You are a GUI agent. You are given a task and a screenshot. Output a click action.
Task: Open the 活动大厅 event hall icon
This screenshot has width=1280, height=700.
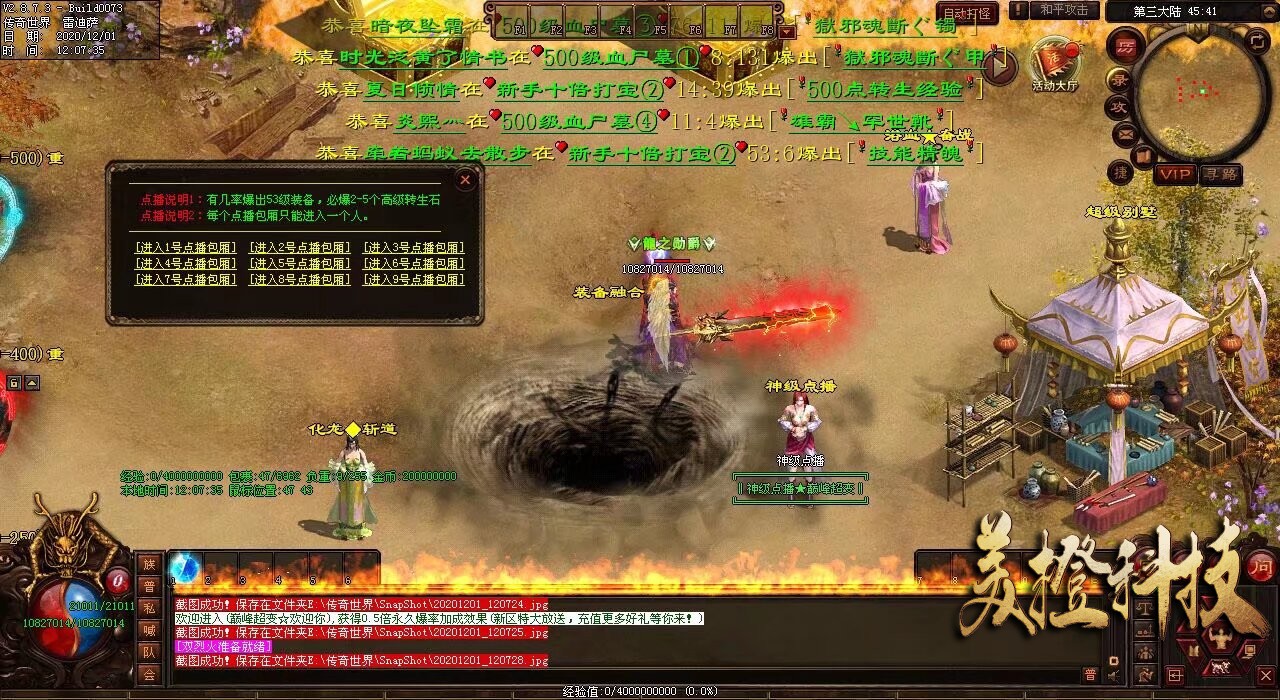tap(1055, 63)
